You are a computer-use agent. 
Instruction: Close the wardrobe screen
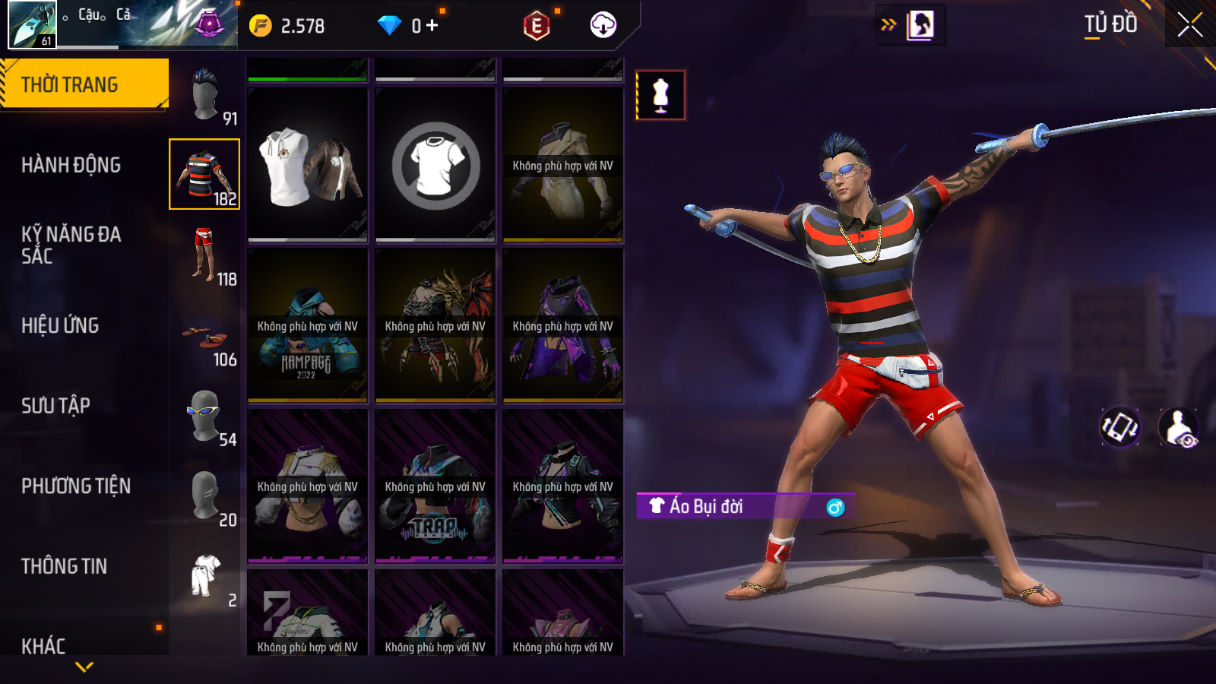1190,25
